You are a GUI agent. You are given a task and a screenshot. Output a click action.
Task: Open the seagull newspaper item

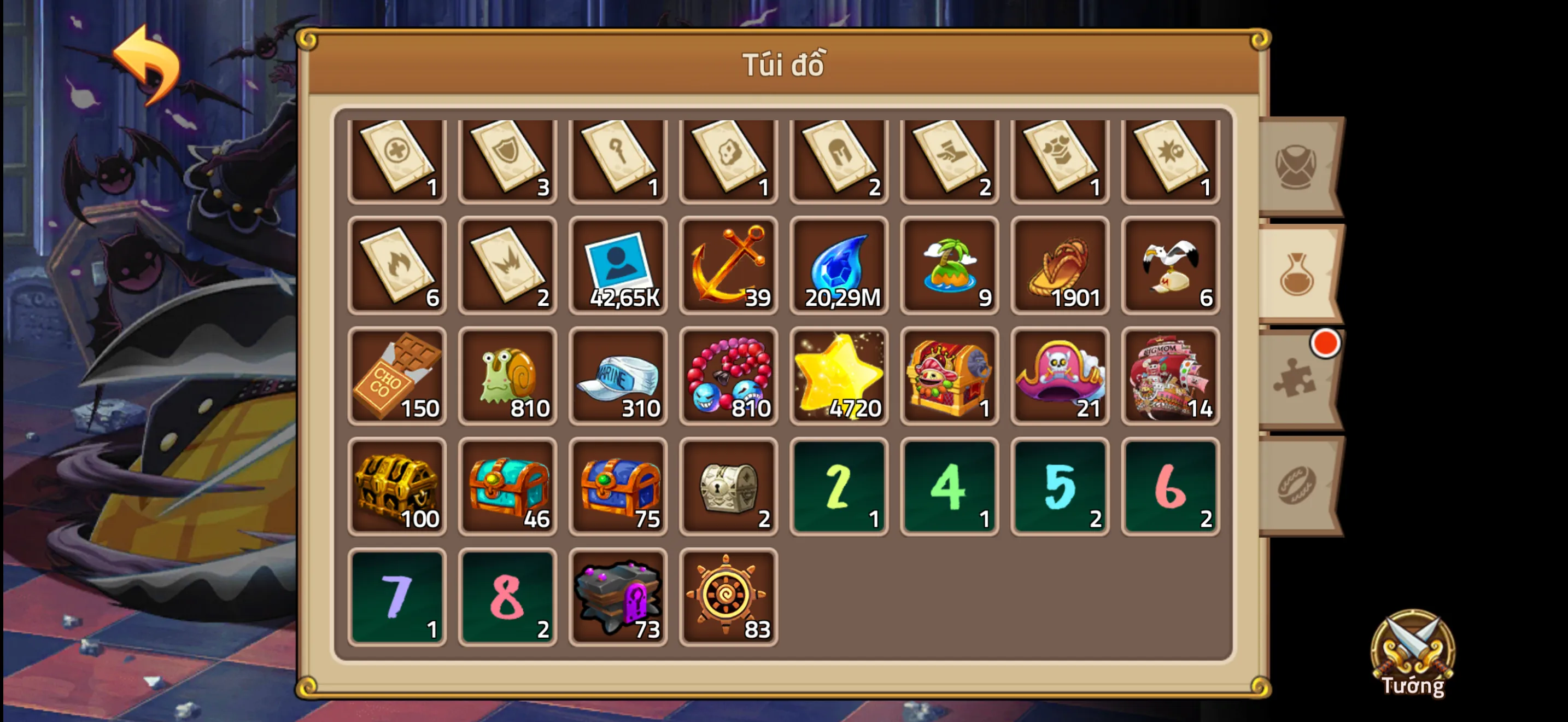pos(1172,266)
